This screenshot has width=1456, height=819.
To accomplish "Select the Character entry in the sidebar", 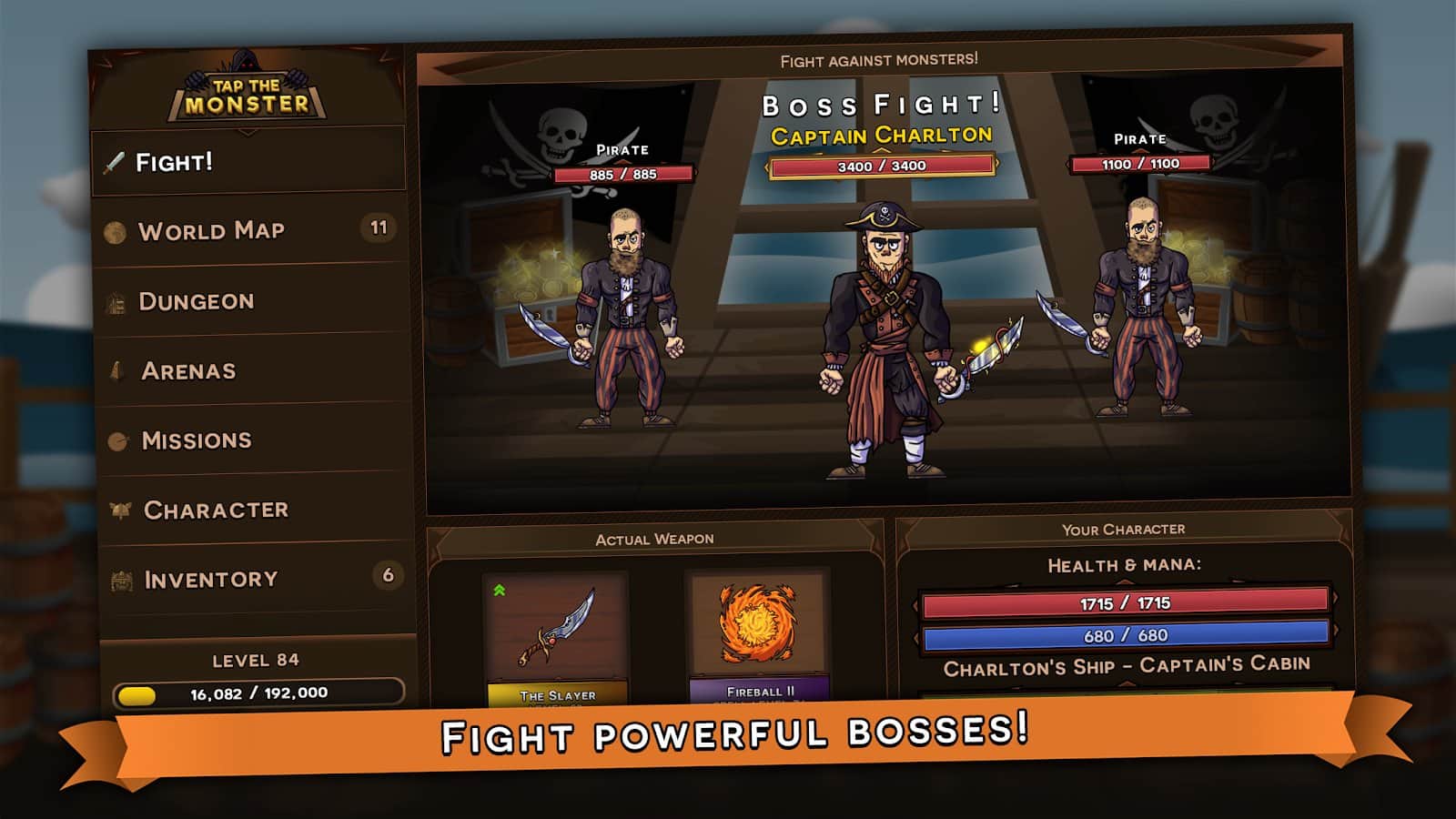I will point(215,510).
